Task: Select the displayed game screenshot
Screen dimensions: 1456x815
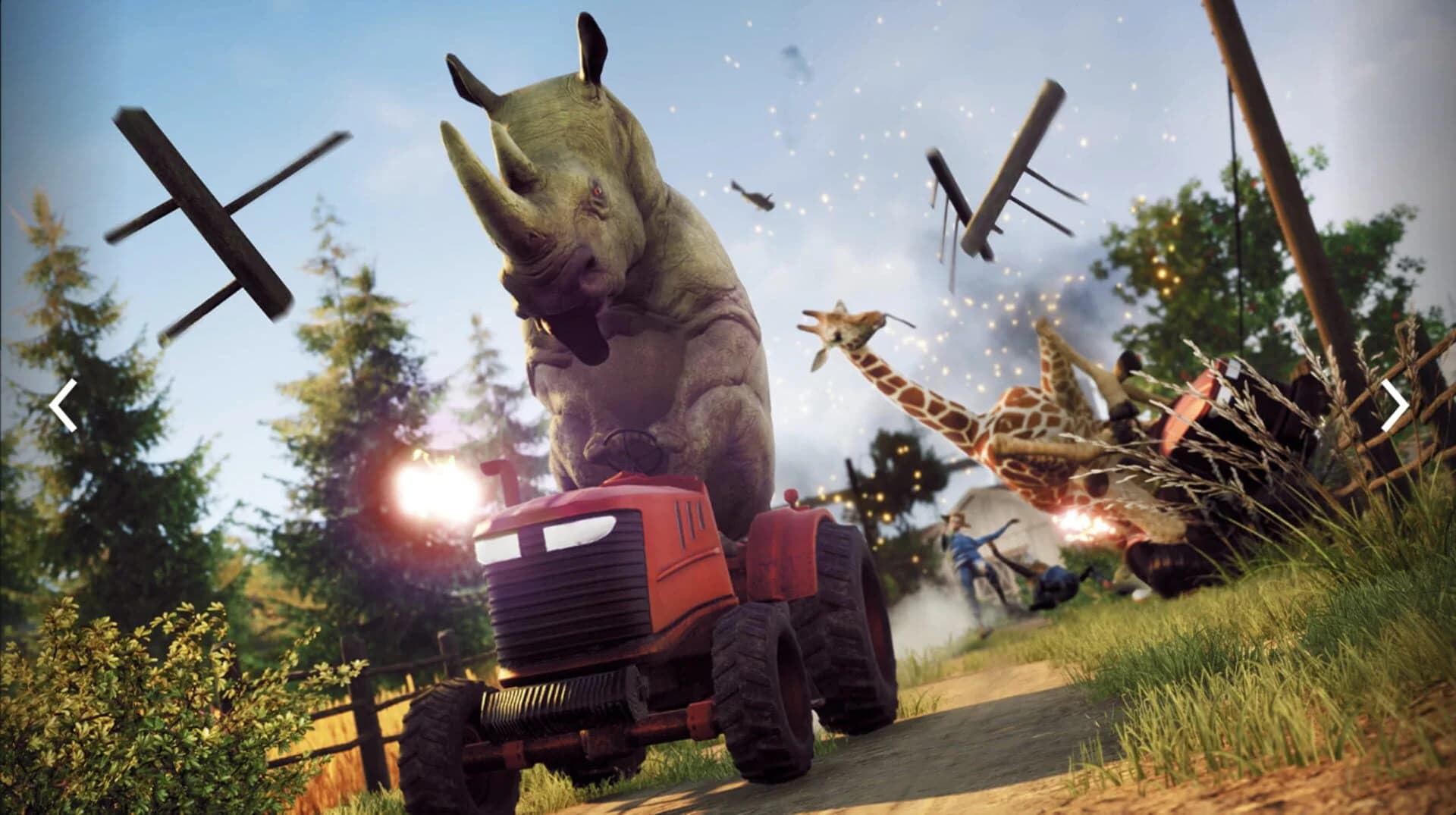Action: pyautogui.click(x=728, y=407)
